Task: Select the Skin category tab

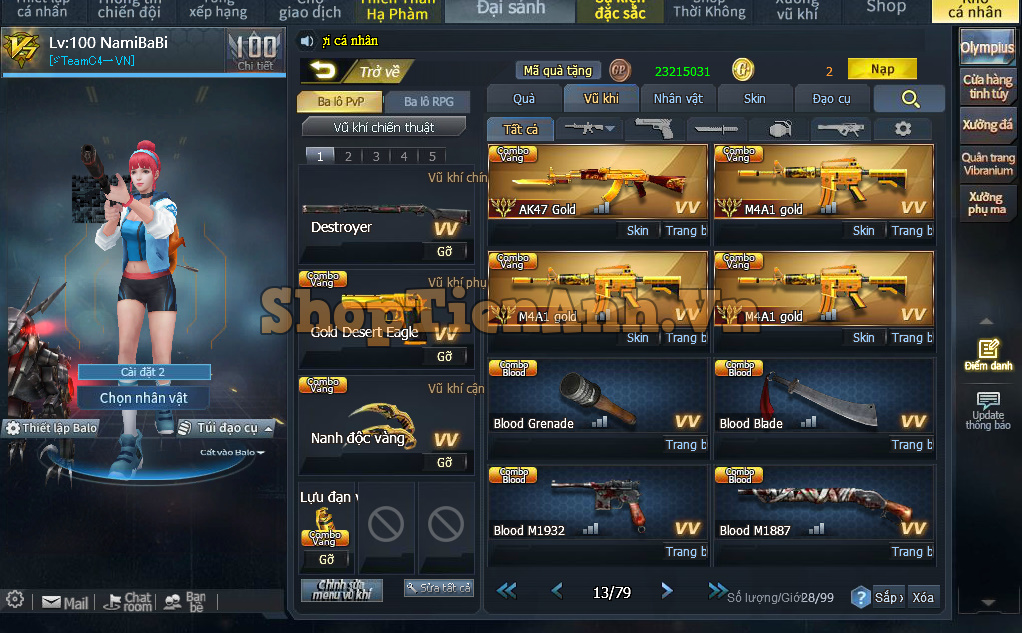Action: click(755, 98)
